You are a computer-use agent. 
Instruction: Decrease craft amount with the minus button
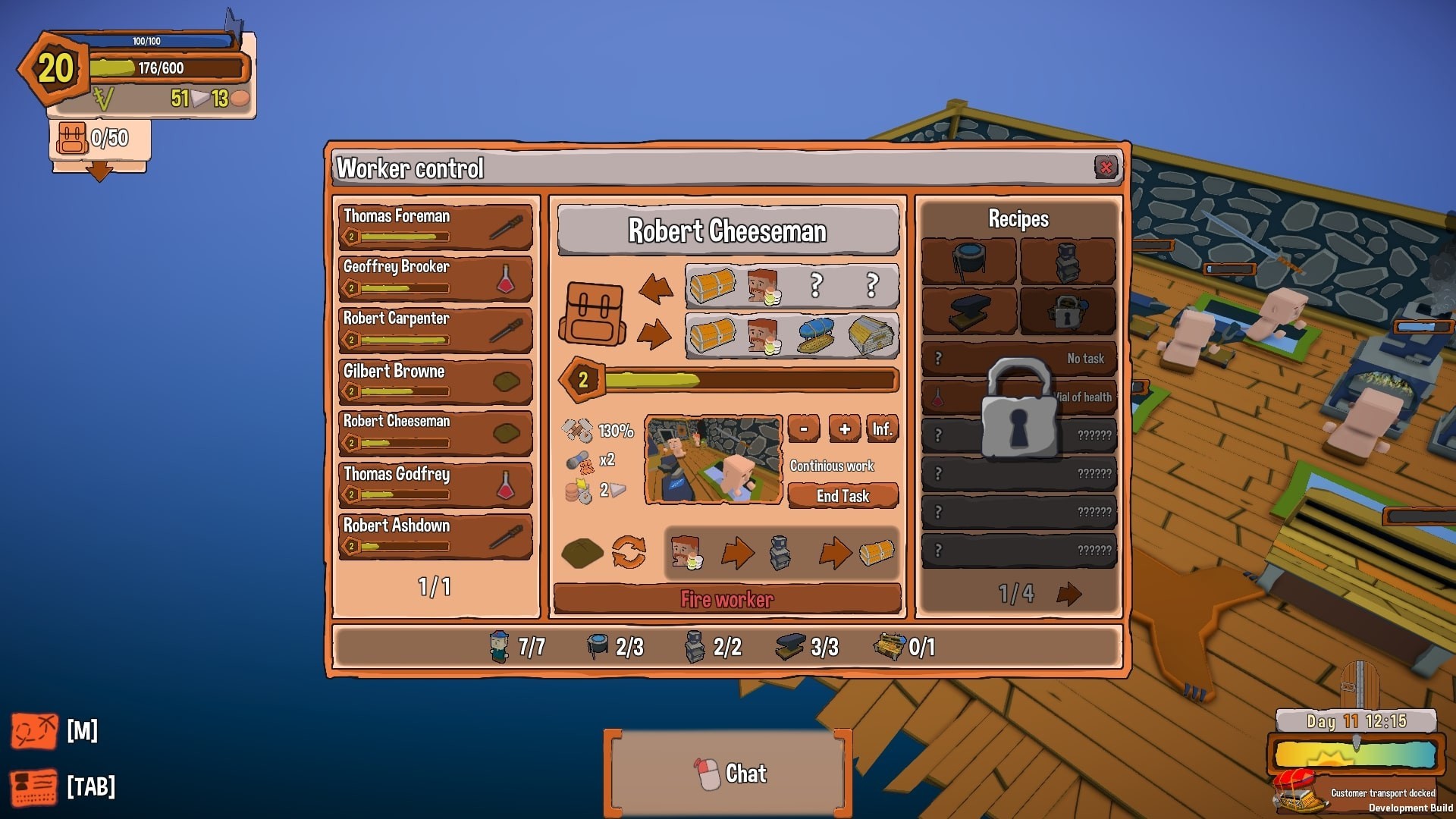[803, 428]
